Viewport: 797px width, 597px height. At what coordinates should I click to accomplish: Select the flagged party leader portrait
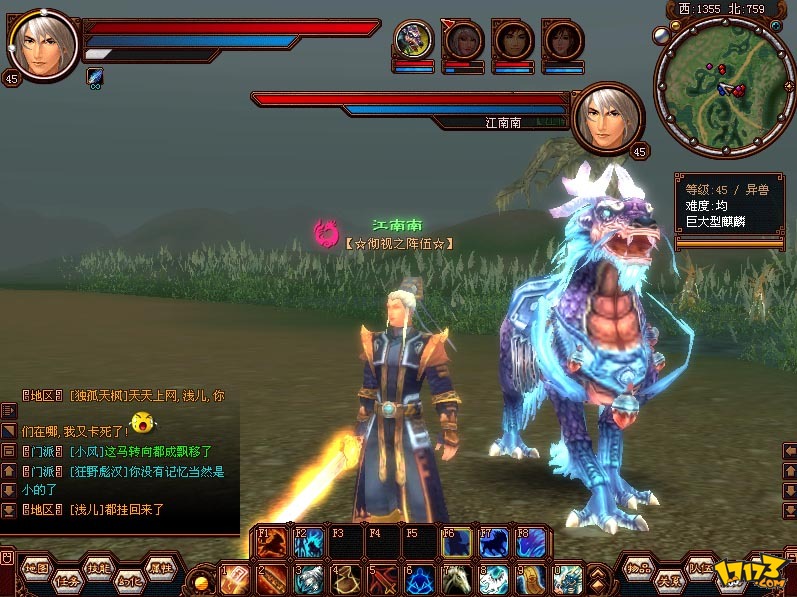click(462, 41)
